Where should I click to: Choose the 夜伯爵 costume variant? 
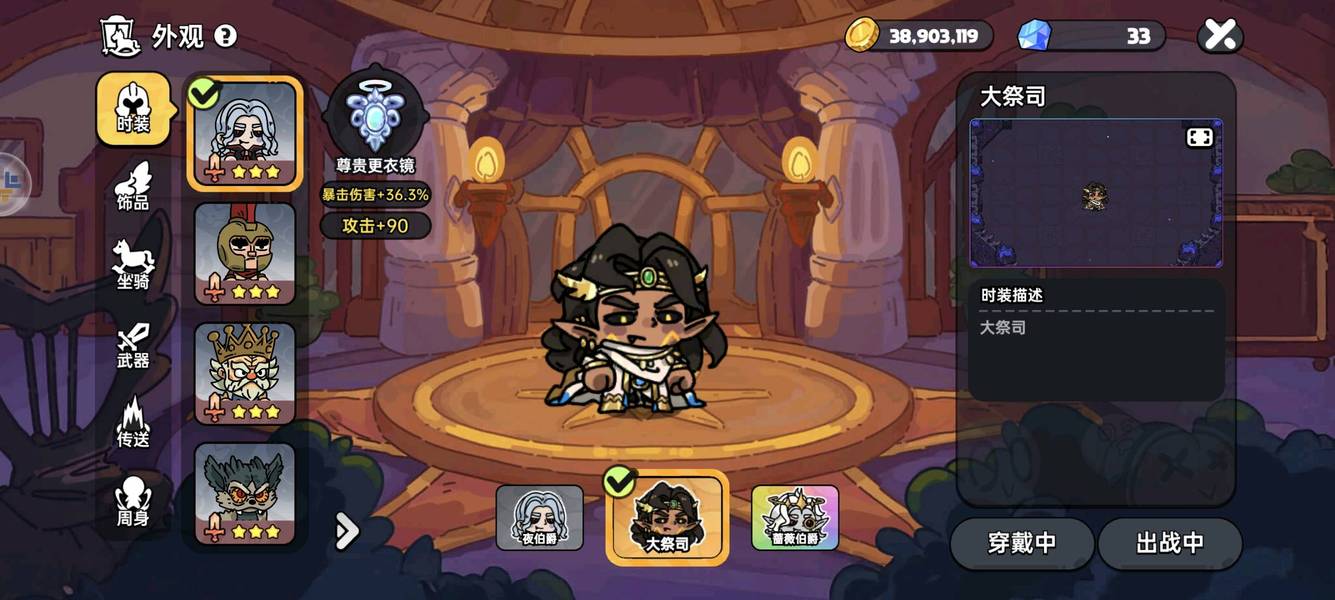point(540,518)
